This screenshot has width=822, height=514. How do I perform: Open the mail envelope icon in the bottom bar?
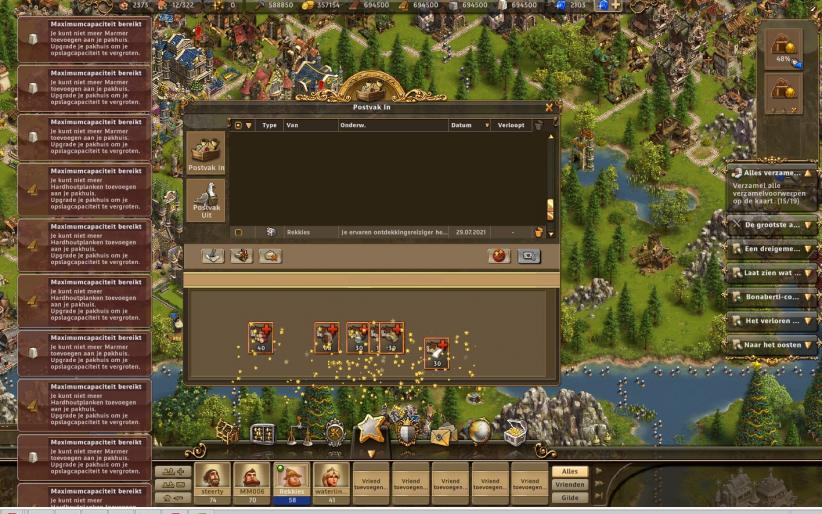(x=441, y=434)
